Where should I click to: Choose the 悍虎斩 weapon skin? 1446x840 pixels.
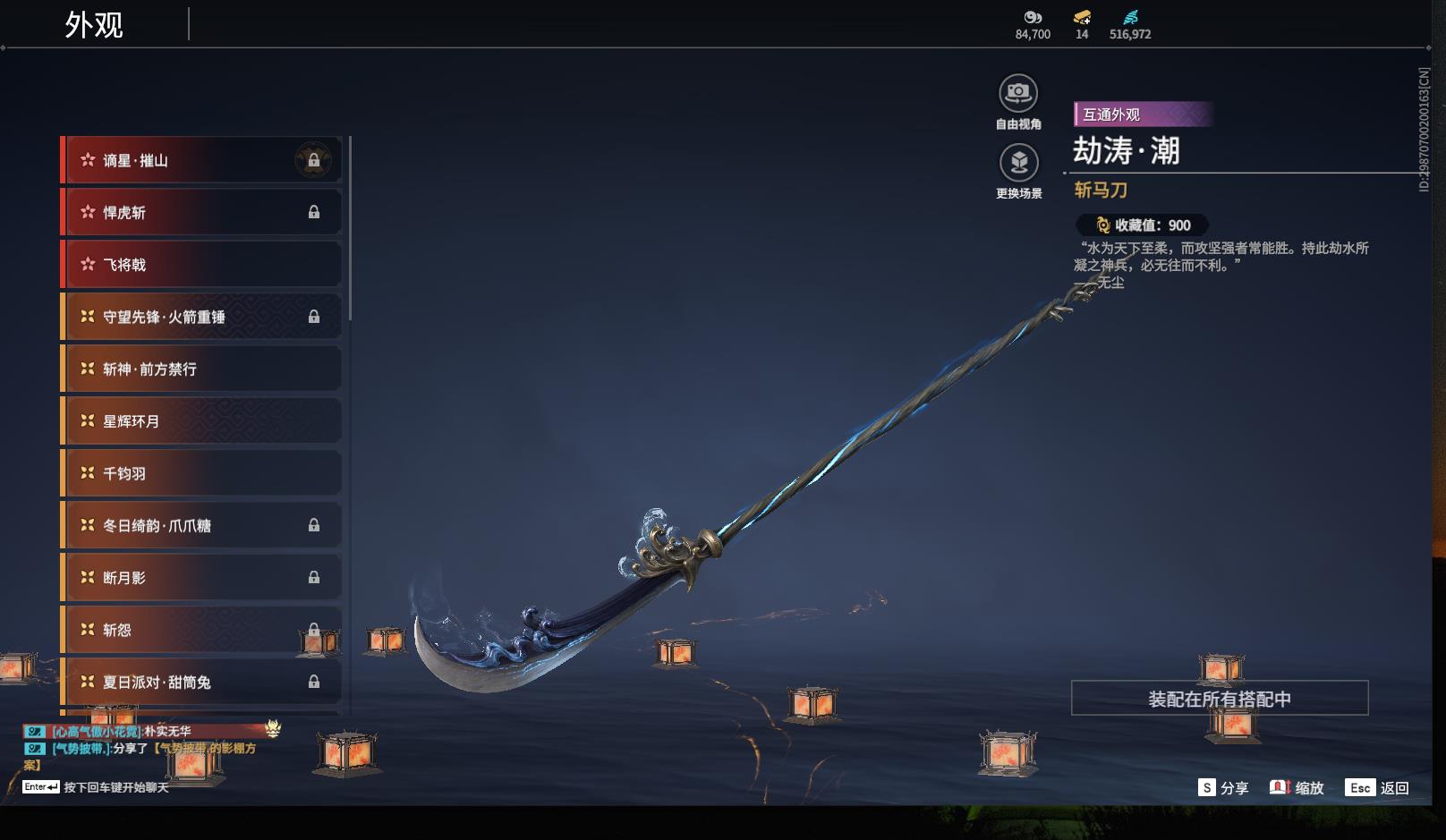tap(201, 212)
